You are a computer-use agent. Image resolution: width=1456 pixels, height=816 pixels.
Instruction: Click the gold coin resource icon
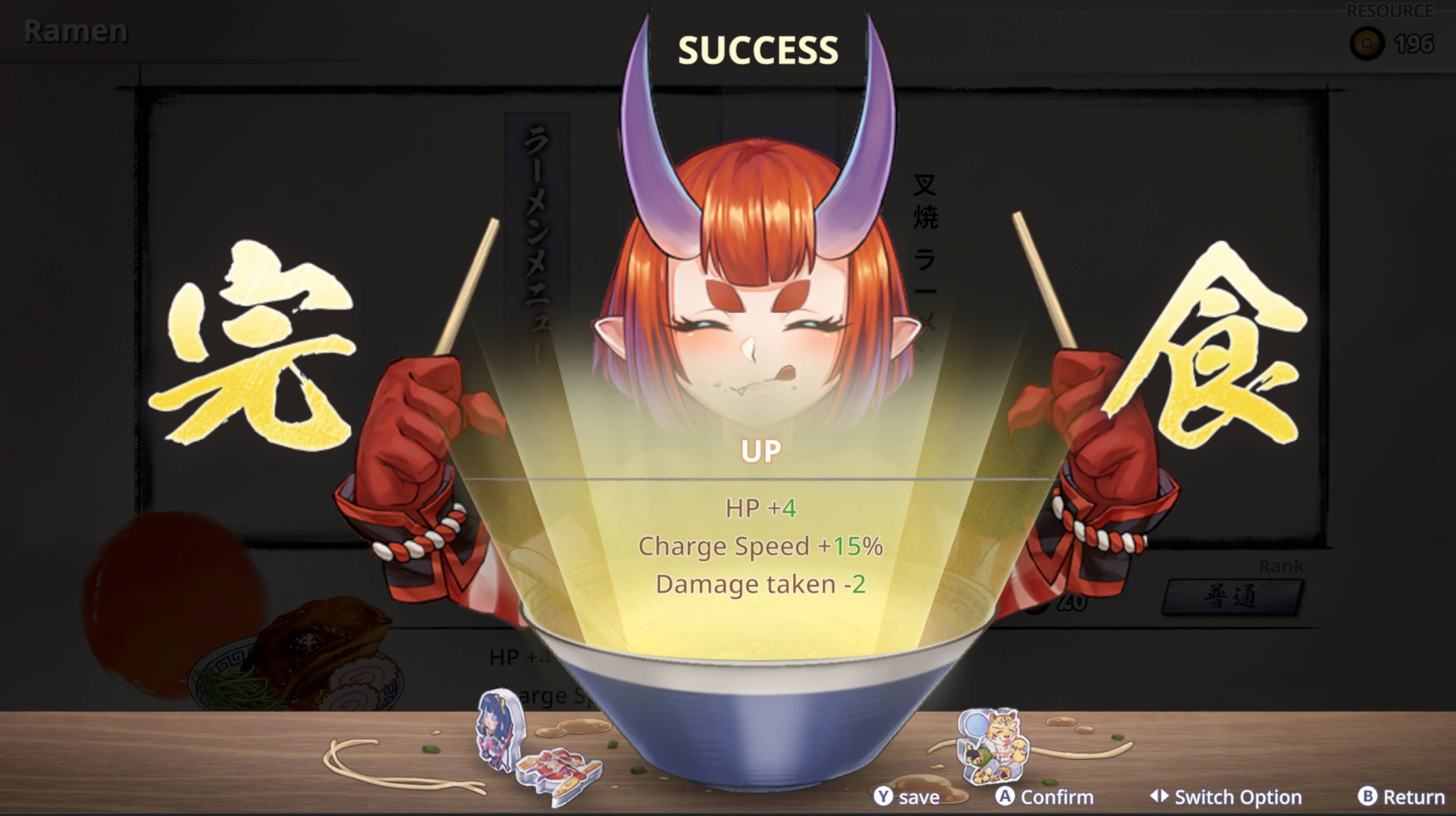1367,42
